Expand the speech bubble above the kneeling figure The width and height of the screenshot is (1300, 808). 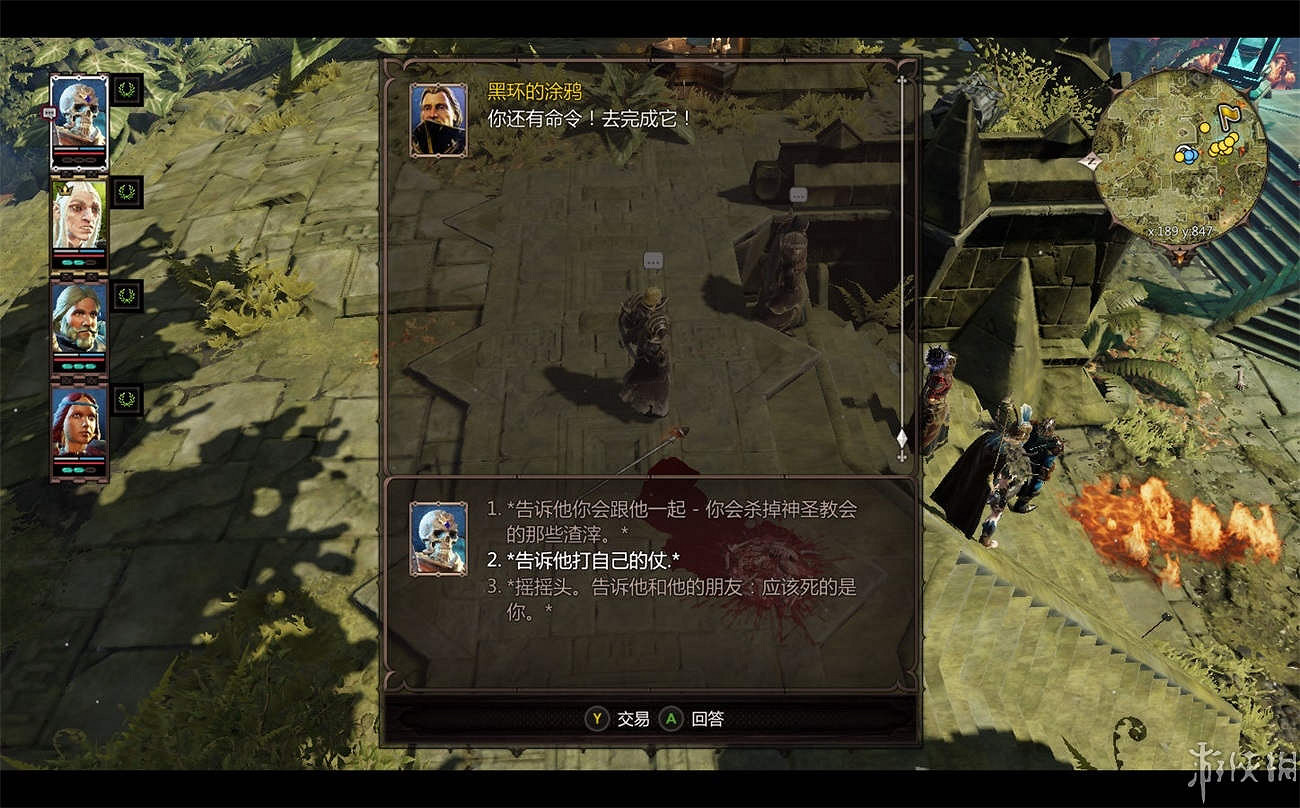(x=655, y=258)
